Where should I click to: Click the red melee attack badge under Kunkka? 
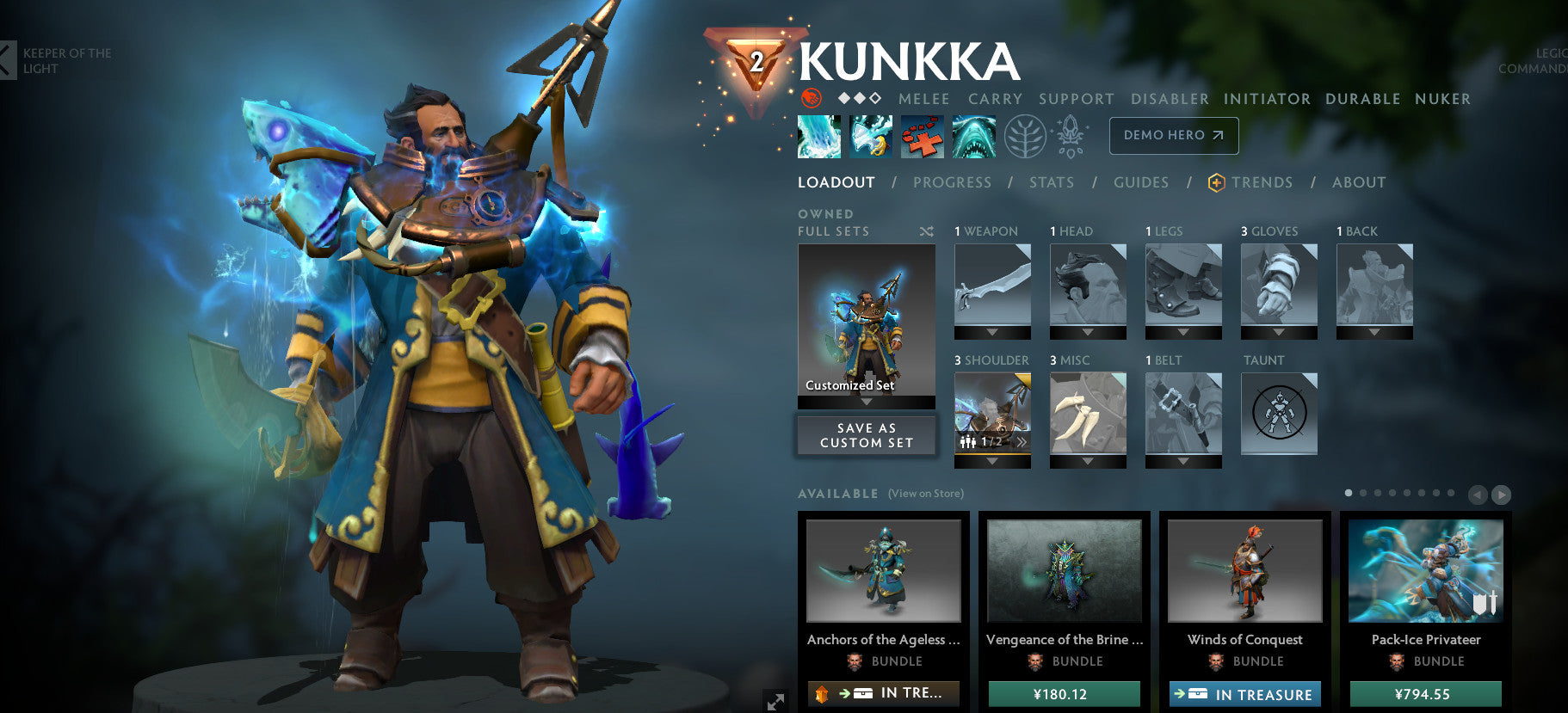(809, 99)
